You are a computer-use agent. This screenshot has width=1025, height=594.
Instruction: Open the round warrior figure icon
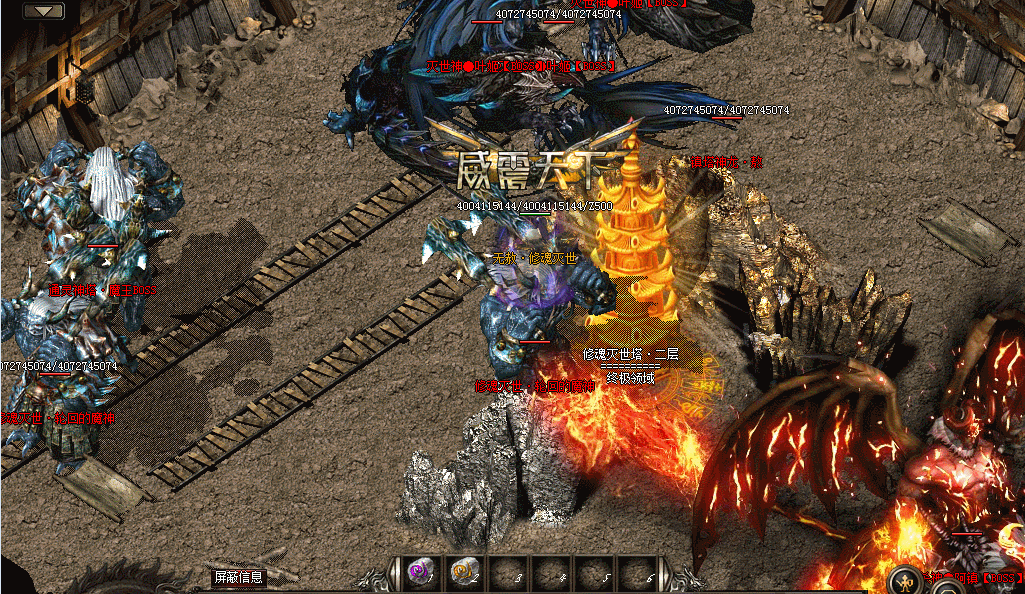click(x=905, y=581)
